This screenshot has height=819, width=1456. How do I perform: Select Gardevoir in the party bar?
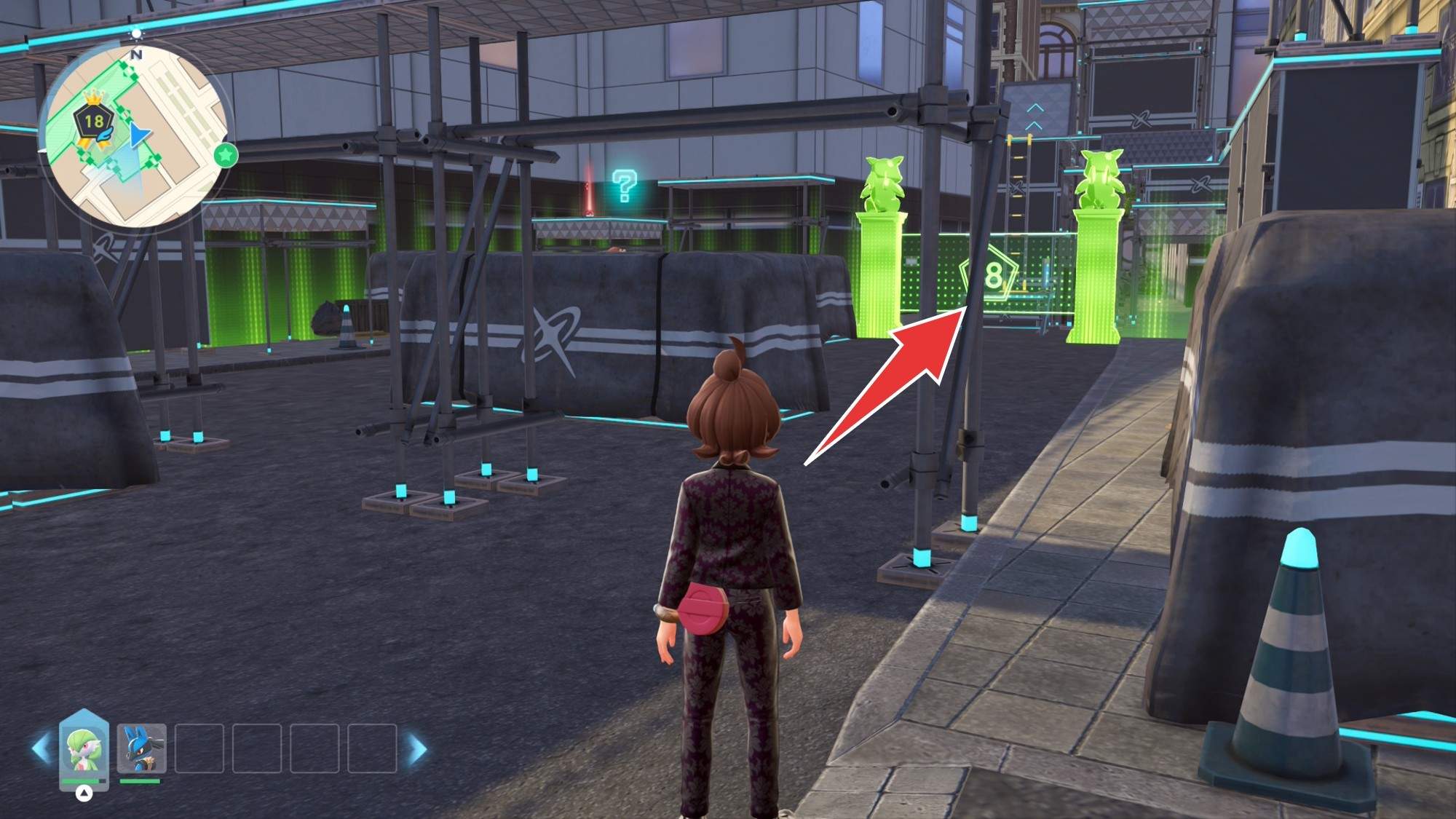pyautogui.click(x=84, y=749)
